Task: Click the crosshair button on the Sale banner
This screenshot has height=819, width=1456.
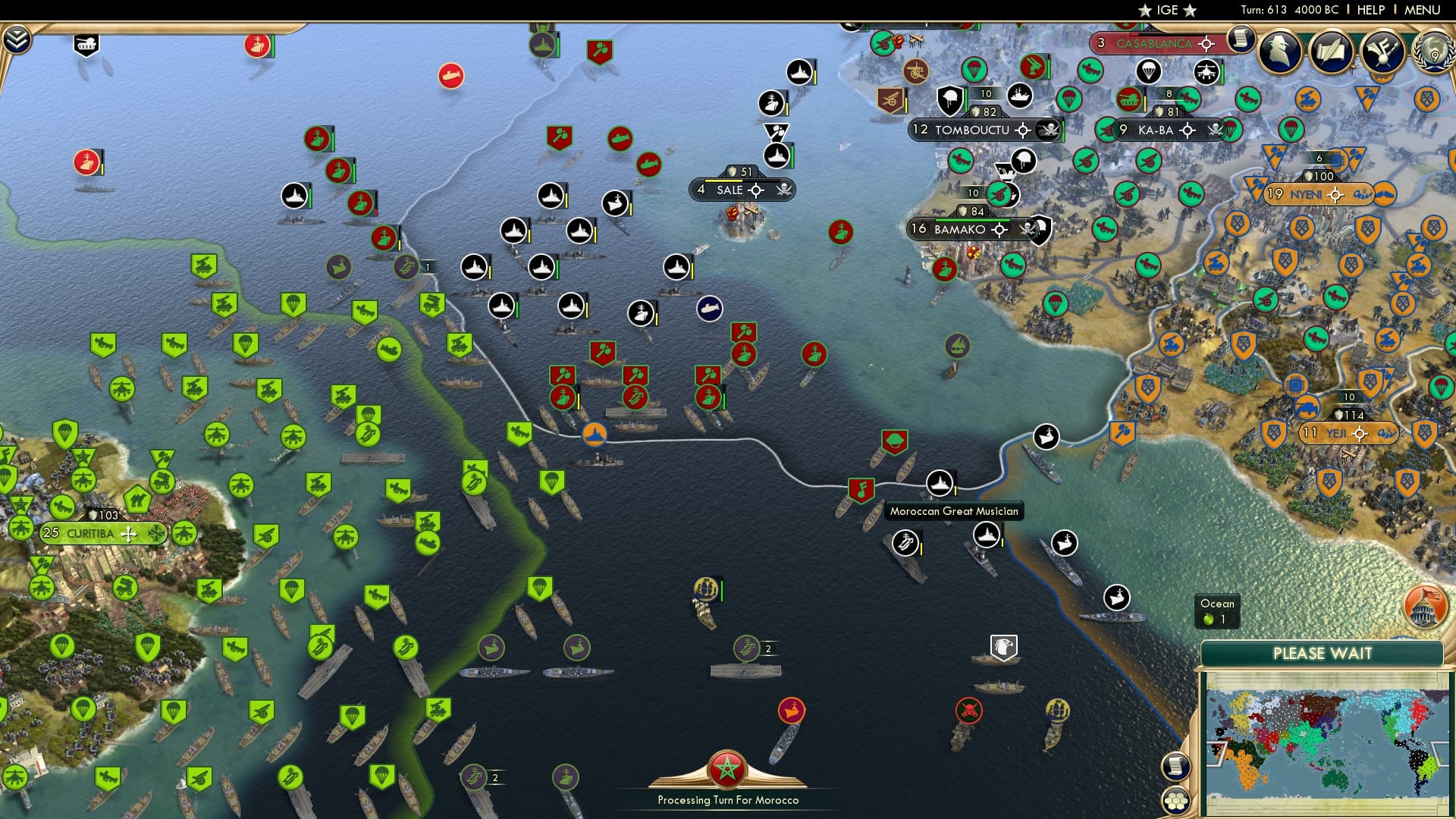Action: point(756,190)
